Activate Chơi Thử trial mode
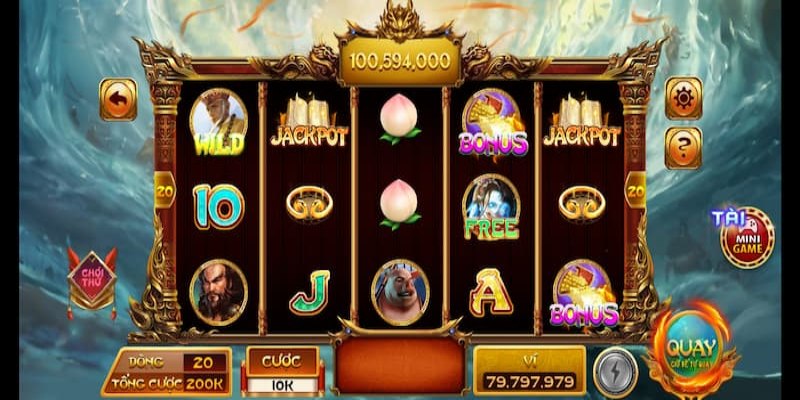 coord(92,277)
